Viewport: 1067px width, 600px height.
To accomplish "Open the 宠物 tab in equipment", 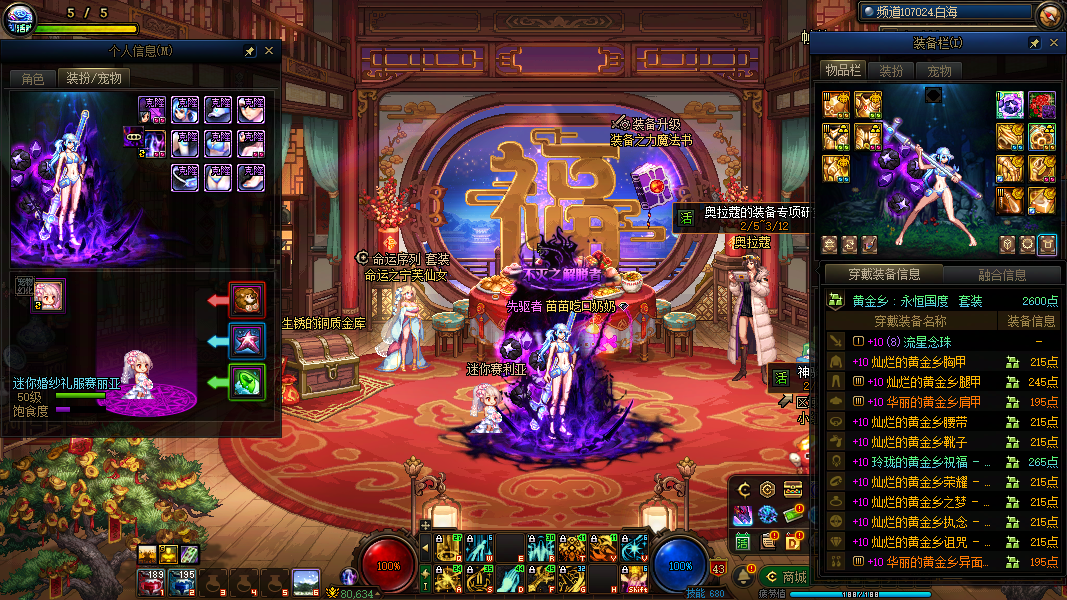I will pyautogui.click(x=939, y=71).
